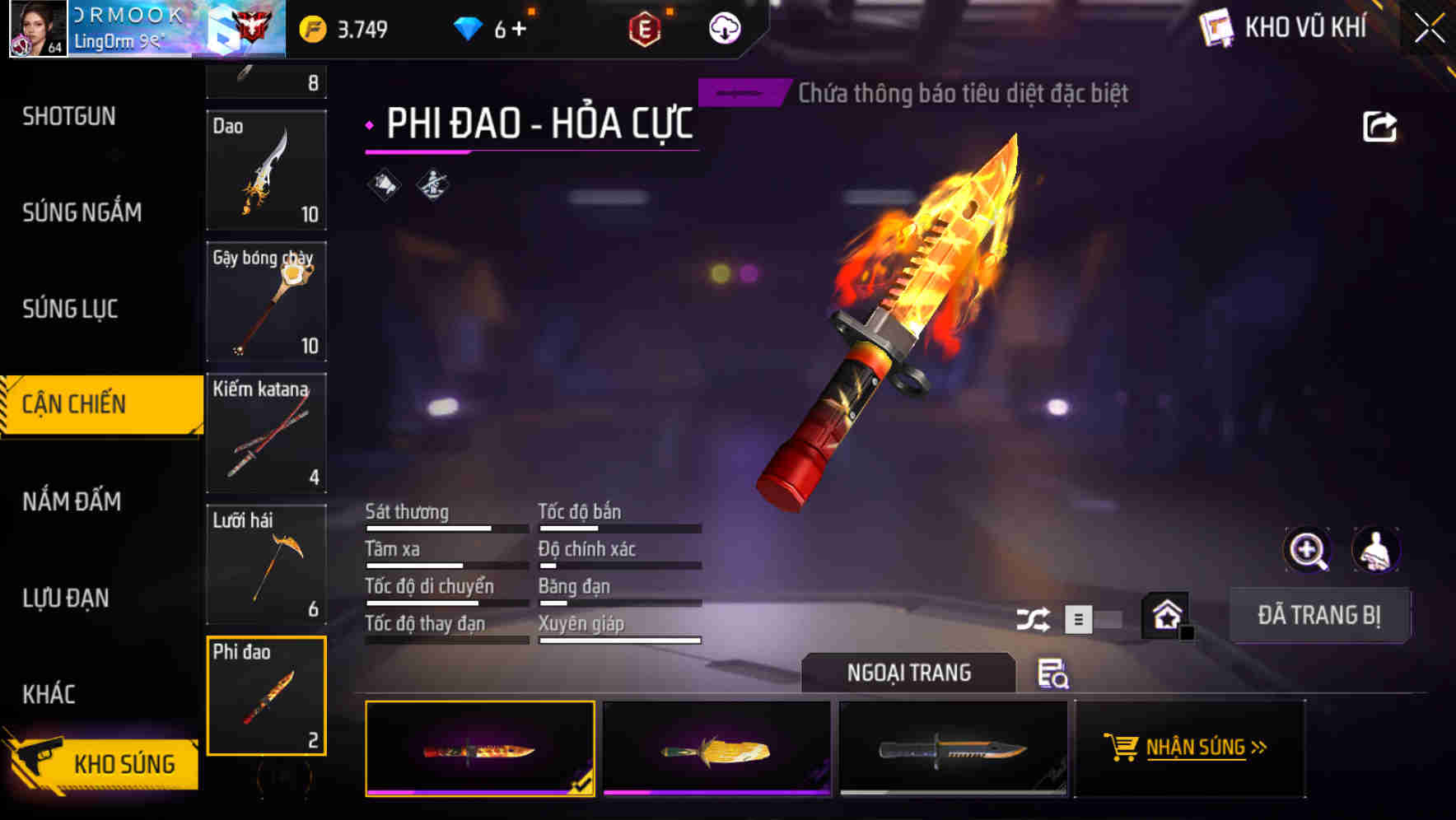Image resolution: width=1456 pixels, height=820 pixels.
Task: Switch to the SHOTGUN category tab
Action: (x=69, y=116)
